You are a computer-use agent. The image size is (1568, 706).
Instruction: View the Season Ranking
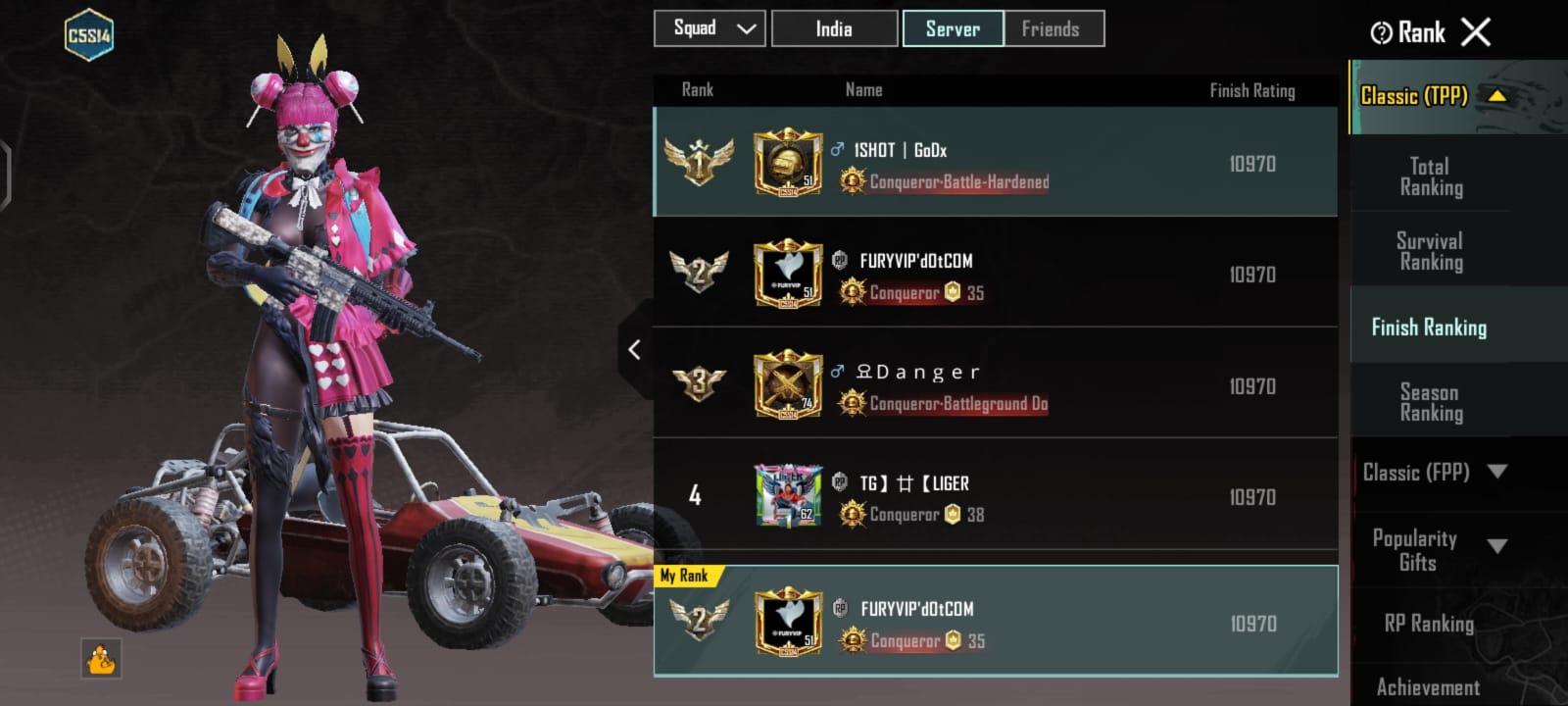click(1431, 402)
